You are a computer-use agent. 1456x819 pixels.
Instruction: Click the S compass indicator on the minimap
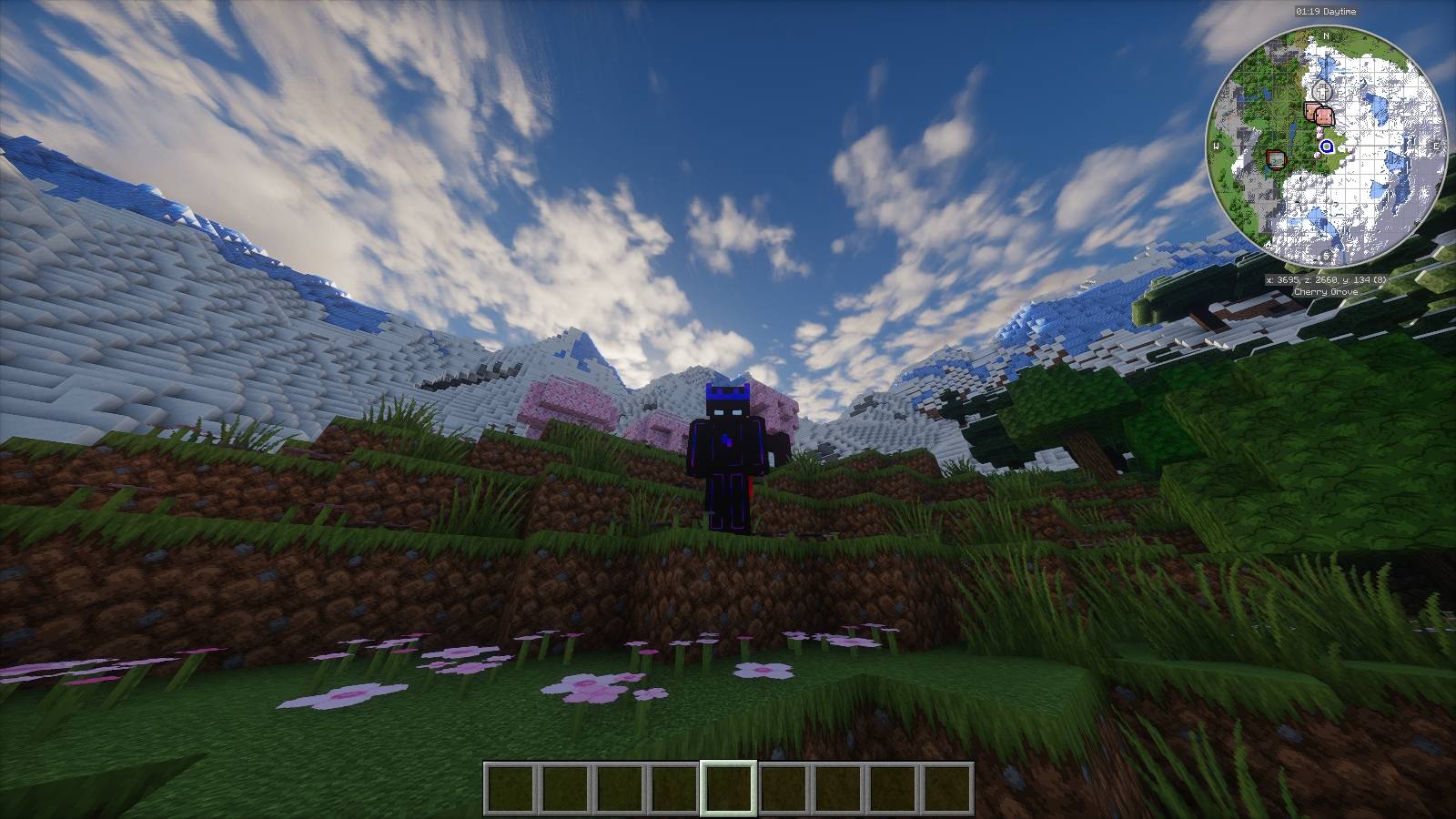1326,257
